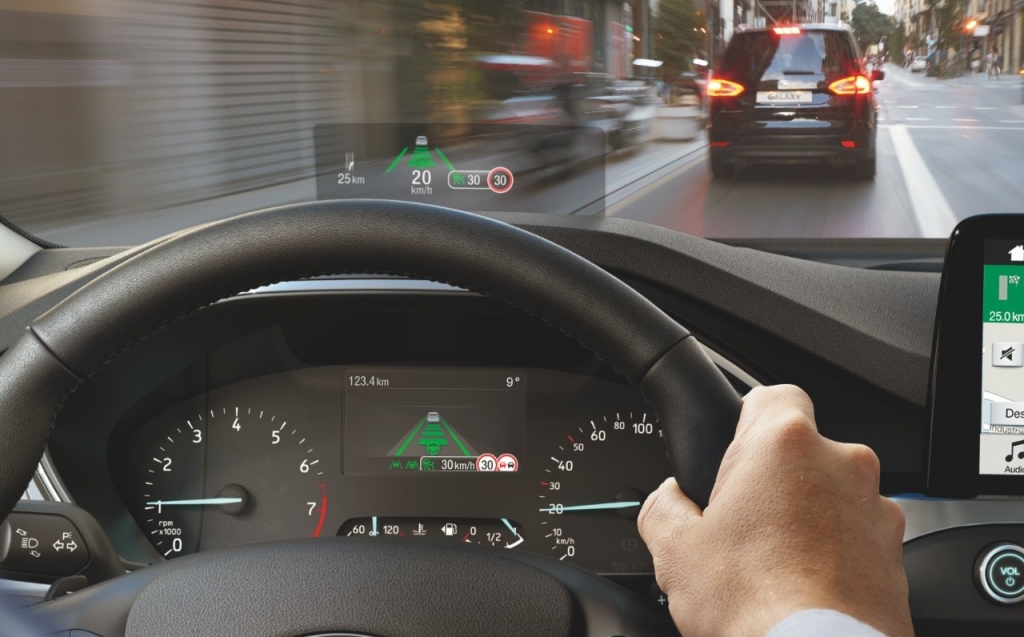The width and height of the screenshot is (1024, 637).
Task: Open the Destination button on the map
Action: [x=1008, y=412]
